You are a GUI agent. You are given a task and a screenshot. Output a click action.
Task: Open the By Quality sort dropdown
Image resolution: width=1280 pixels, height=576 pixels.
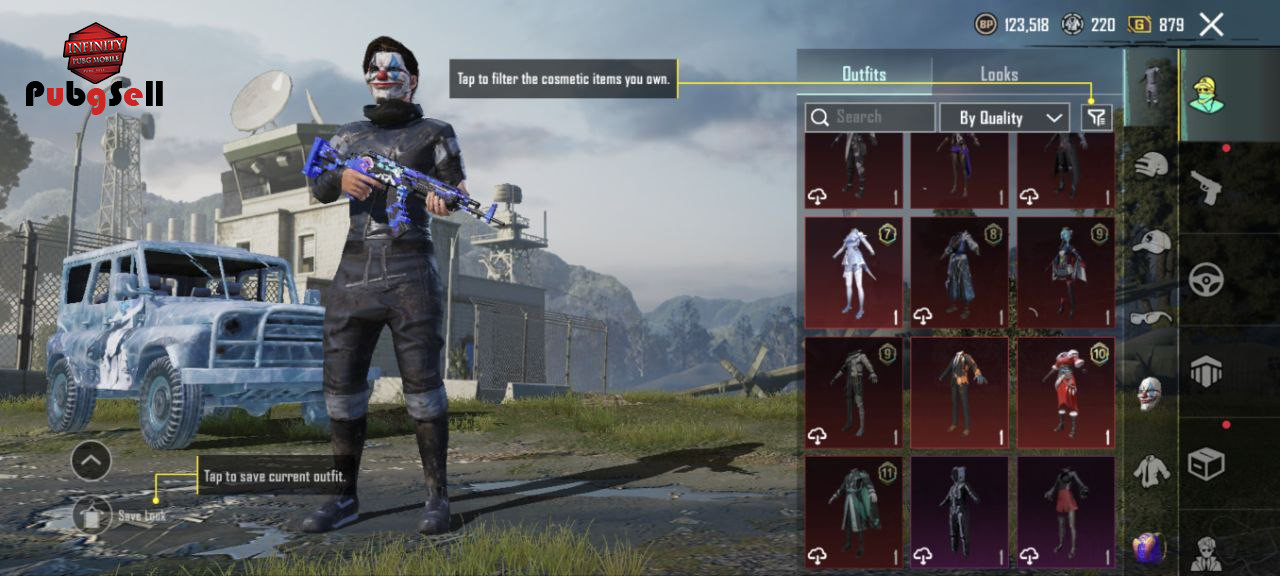tap(1005, 118)
